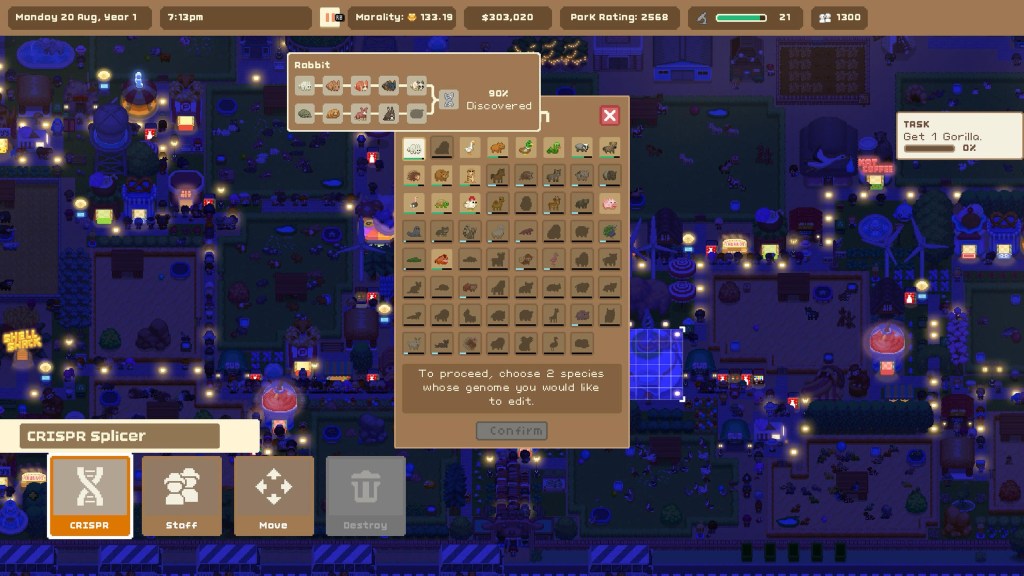Select the white chicken species tile
This screenshot has width=1024, height=576.
470,203
